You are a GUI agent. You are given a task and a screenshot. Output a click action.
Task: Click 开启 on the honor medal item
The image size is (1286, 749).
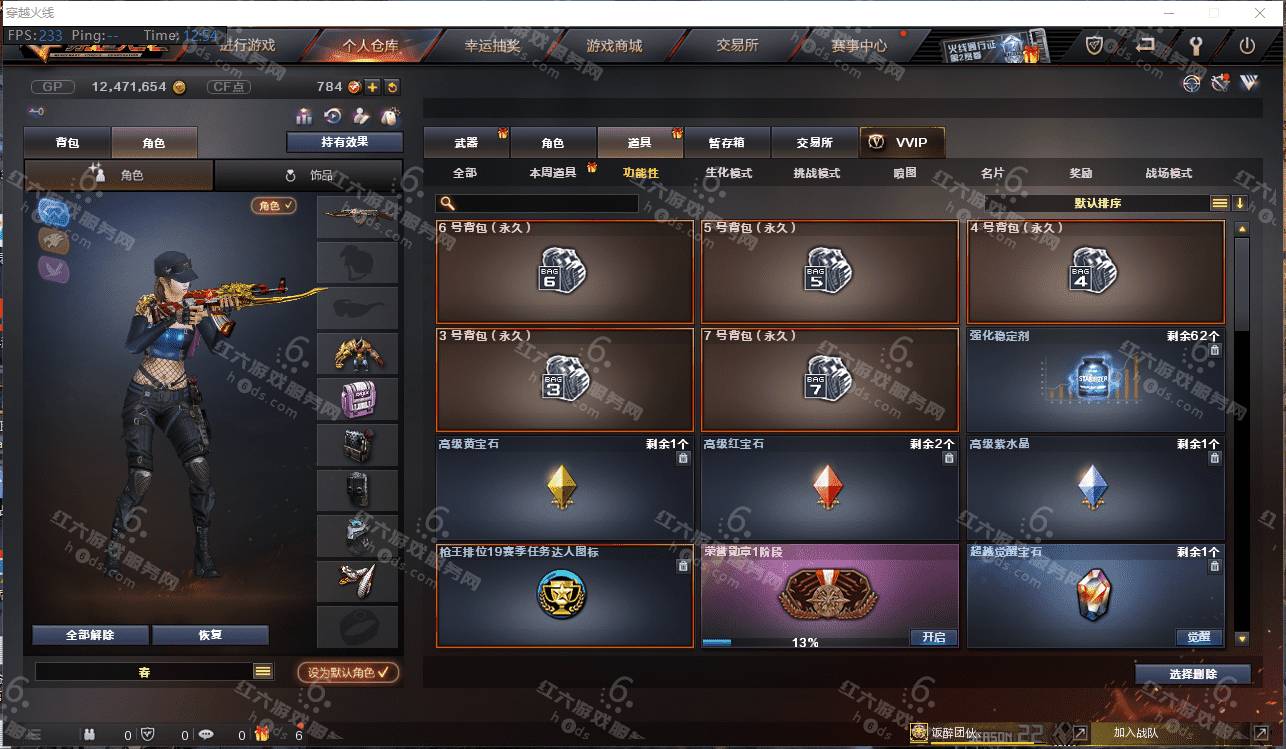[x=933, y=637]
